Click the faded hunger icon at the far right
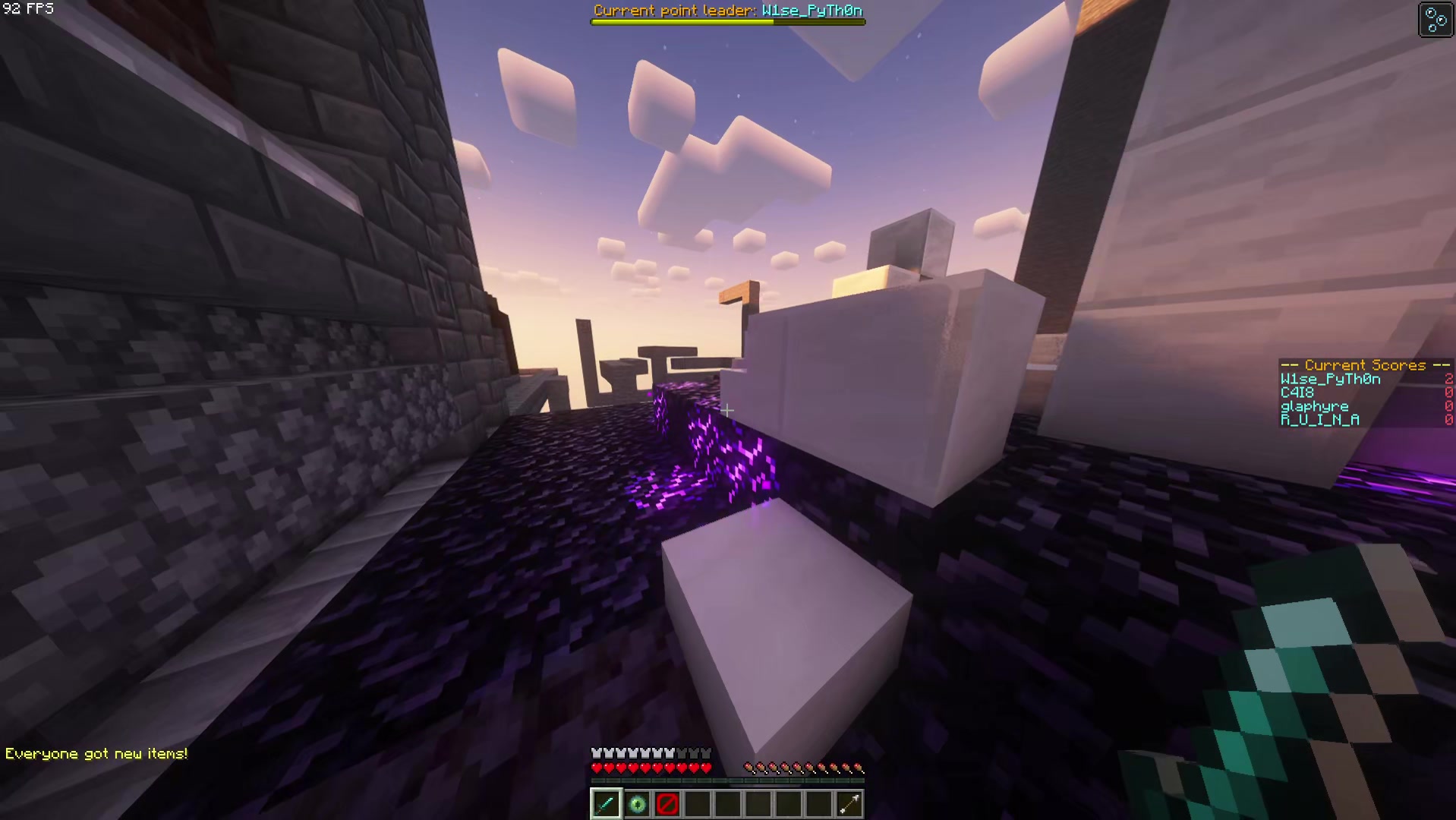This screenshot has width=1456, height=820. (859, 767)
